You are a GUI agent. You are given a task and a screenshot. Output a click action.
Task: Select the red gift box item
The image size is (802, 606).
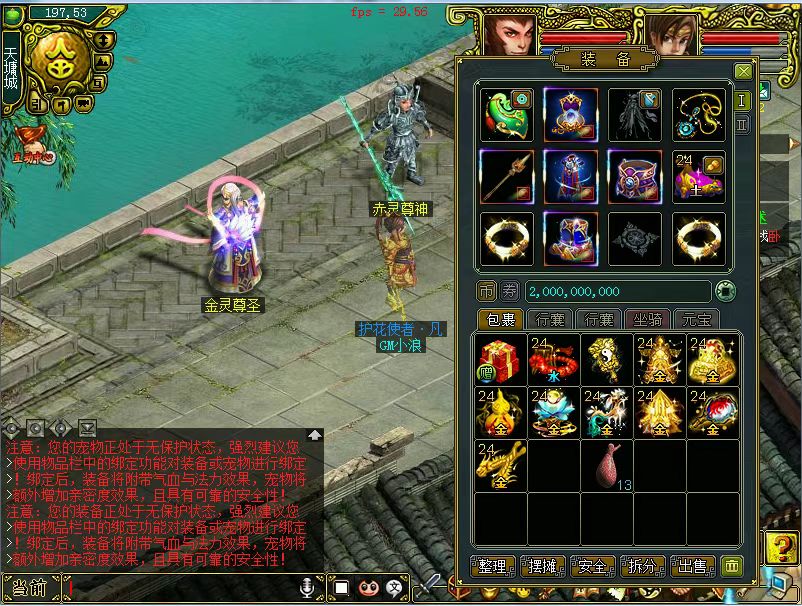(500, 360)
